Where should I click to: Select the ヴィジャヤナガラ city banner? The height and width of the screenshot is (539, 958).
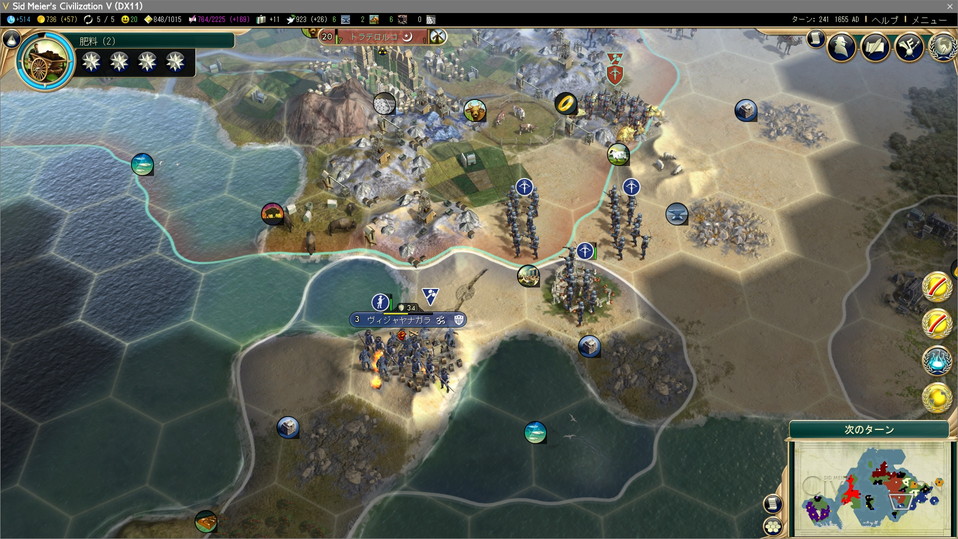[x=399, y=320]
